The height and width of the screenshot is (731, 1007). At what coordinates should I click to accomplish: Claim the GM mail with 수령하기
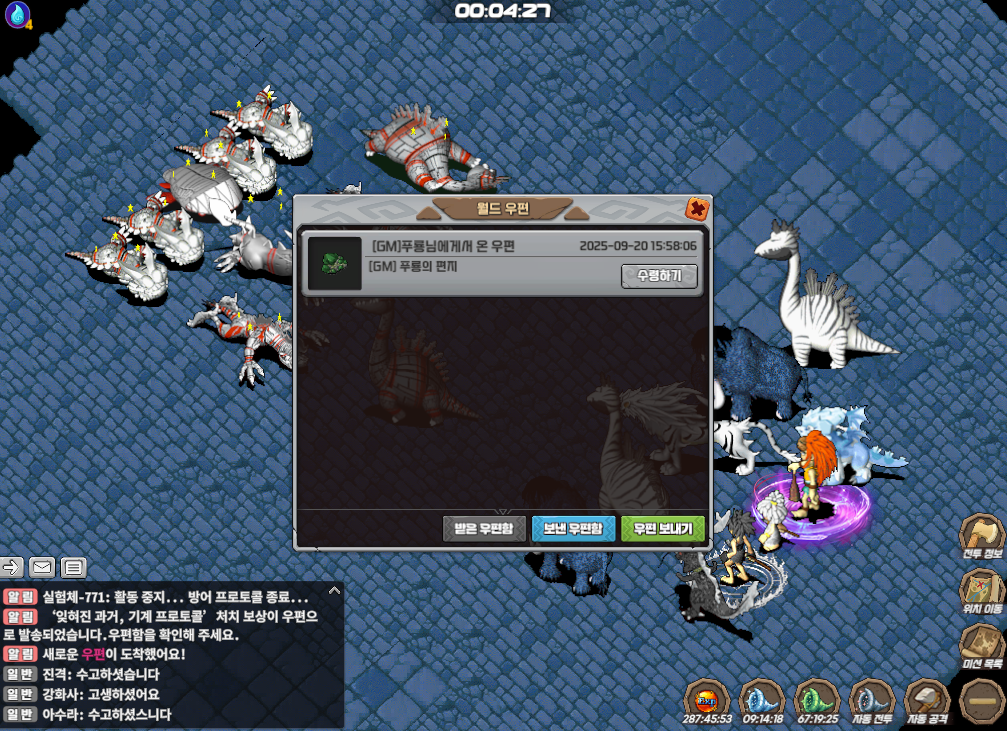tap(659, 275)
